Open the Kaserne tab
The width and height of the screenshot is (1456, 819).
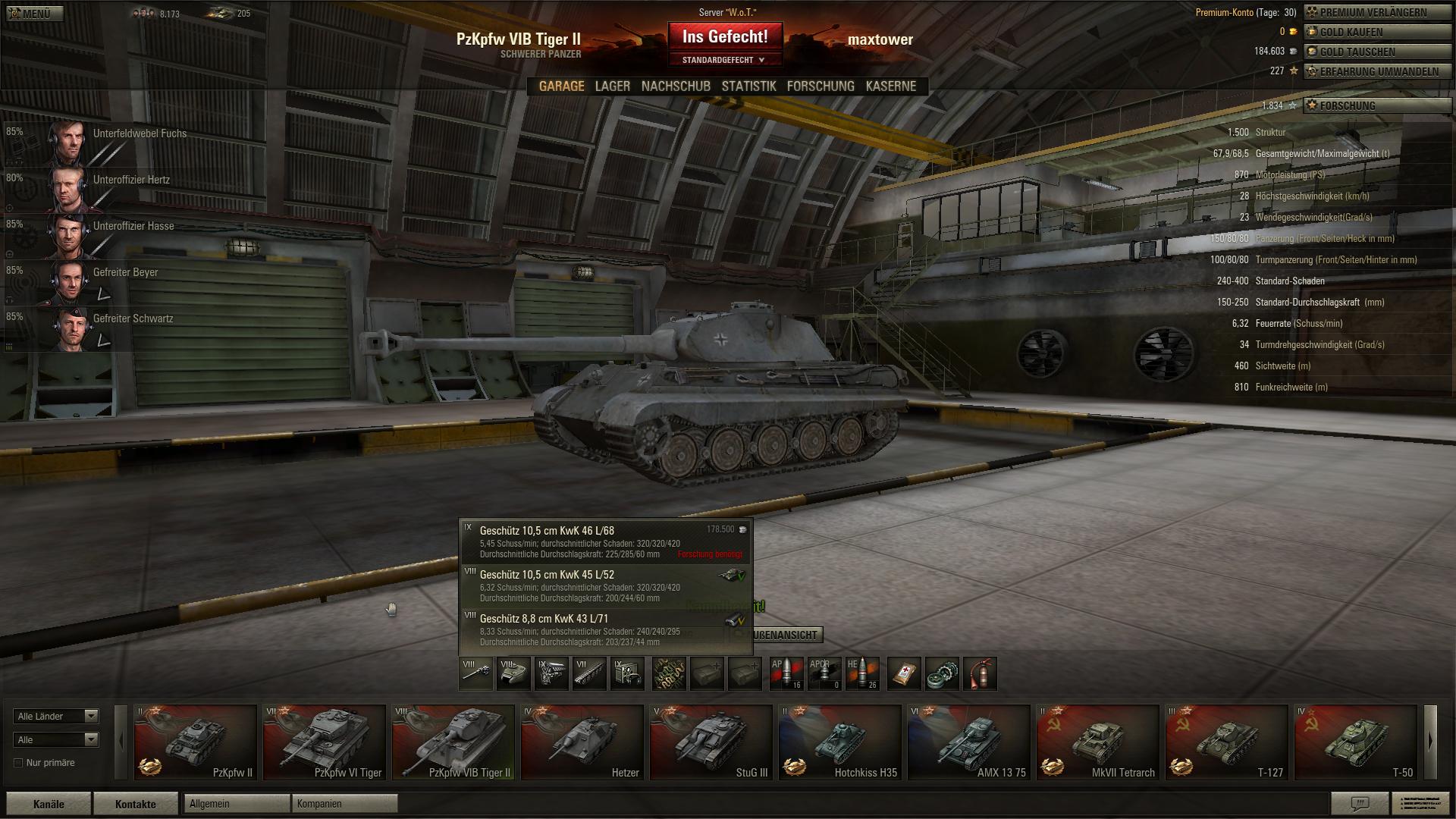pyautogui.click(x=891, y=86)
